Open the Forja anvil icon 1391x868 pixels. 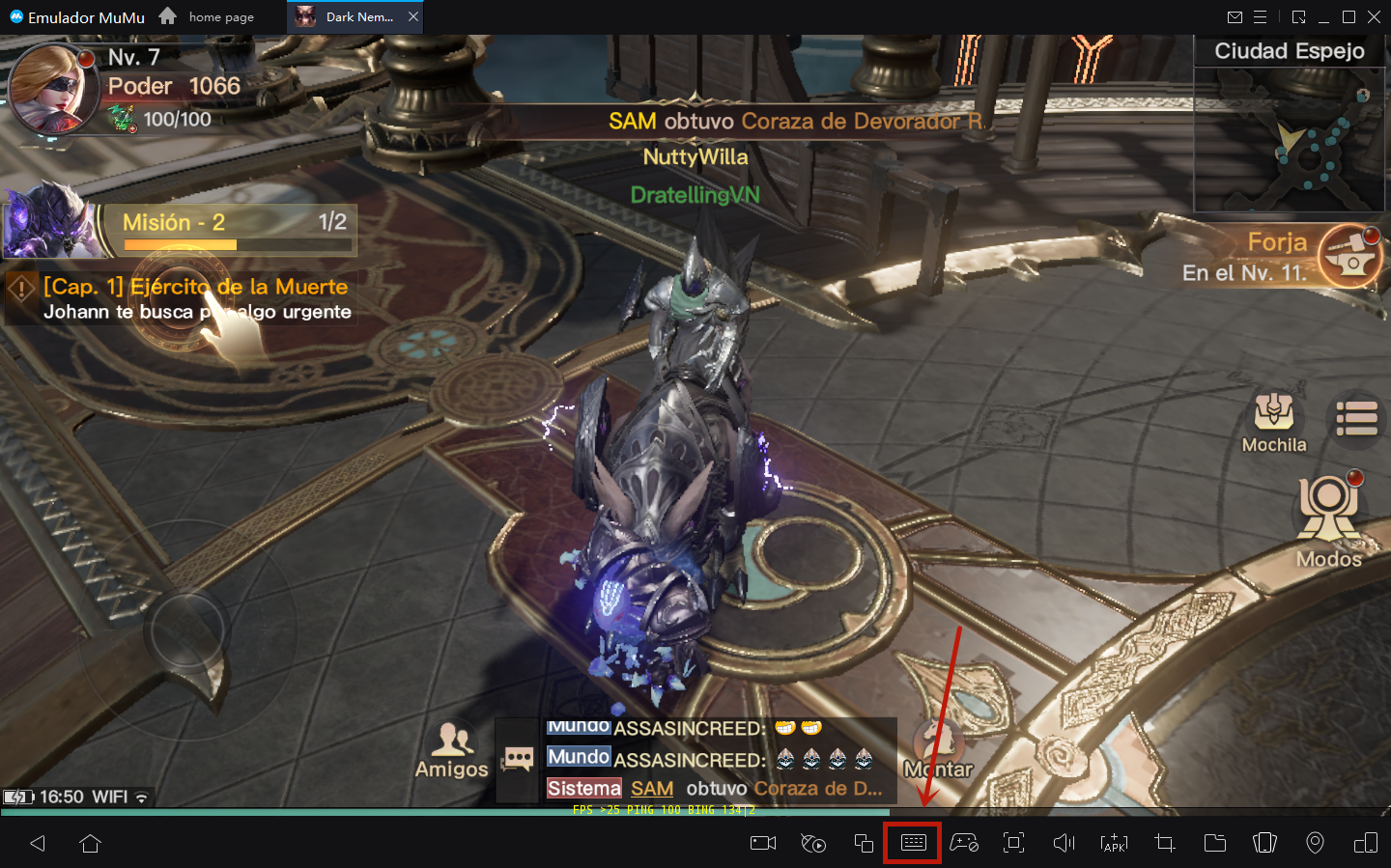(1349, 256)
